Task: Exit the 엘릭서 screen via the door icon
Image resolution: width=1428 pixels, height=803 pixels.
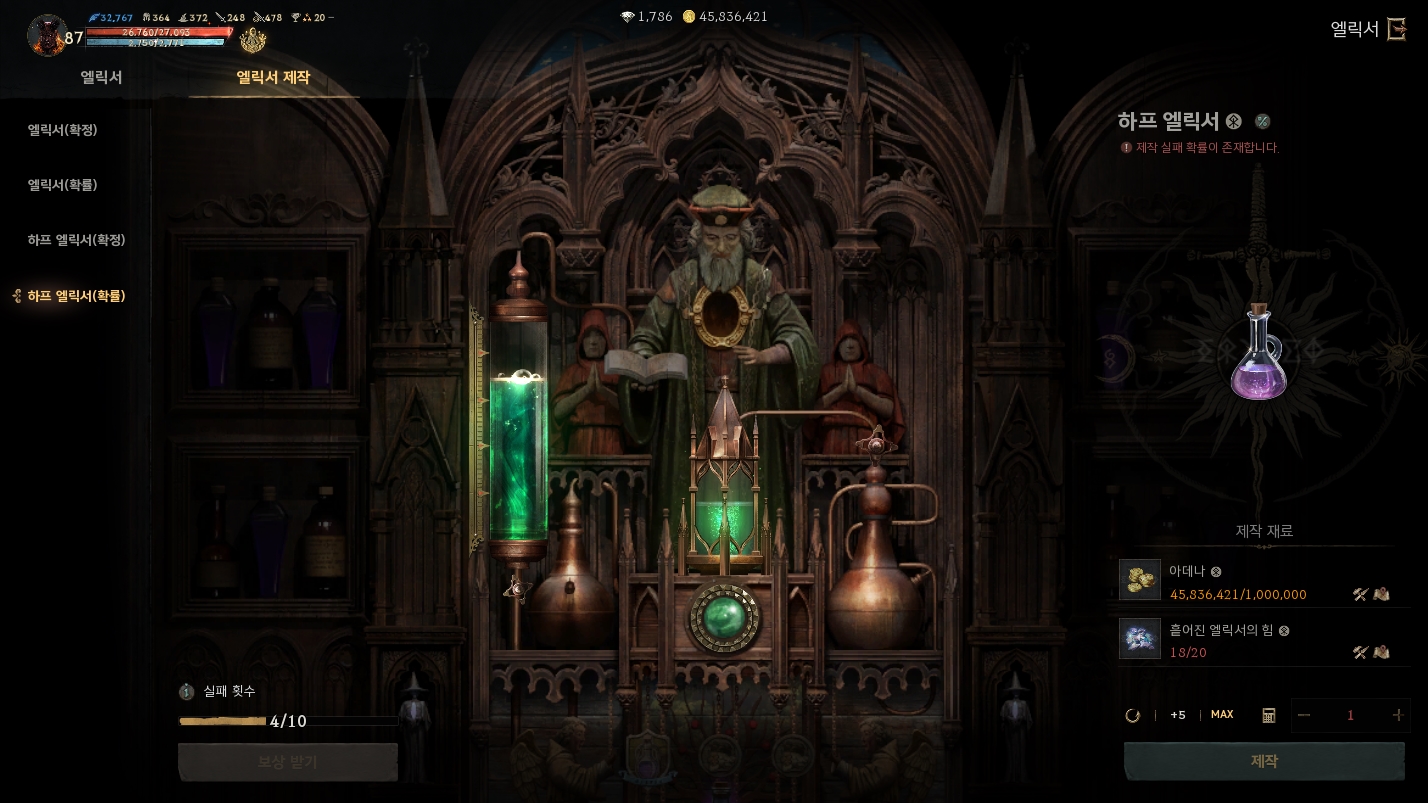Action: point(1397,29)
